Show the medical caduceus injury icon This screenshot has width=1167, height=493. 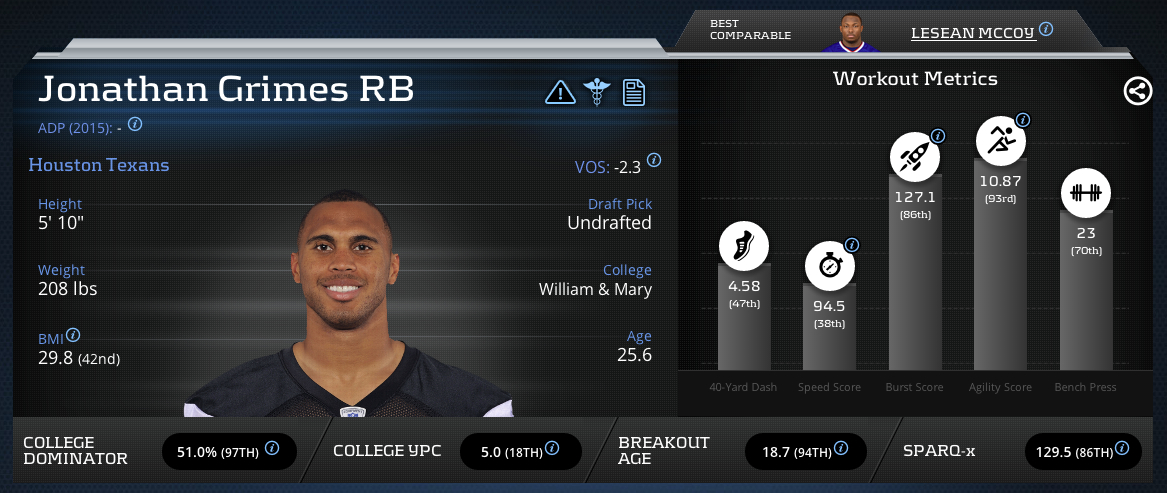pyautogui.click(x=597, y=93)
